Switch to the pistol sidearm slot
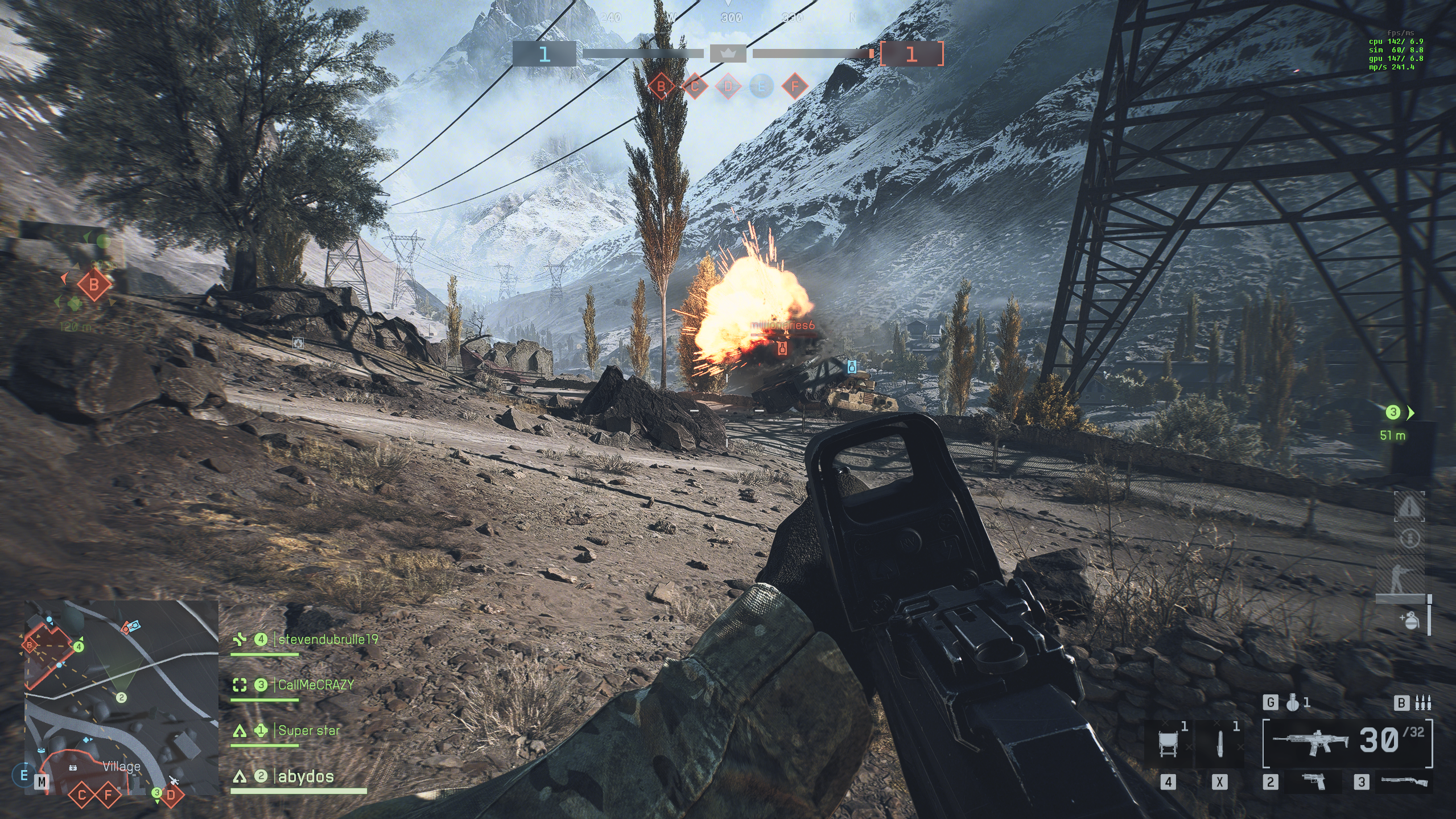The width and height of the screenshot is (1456, 819). click(x=1313, y=782)
